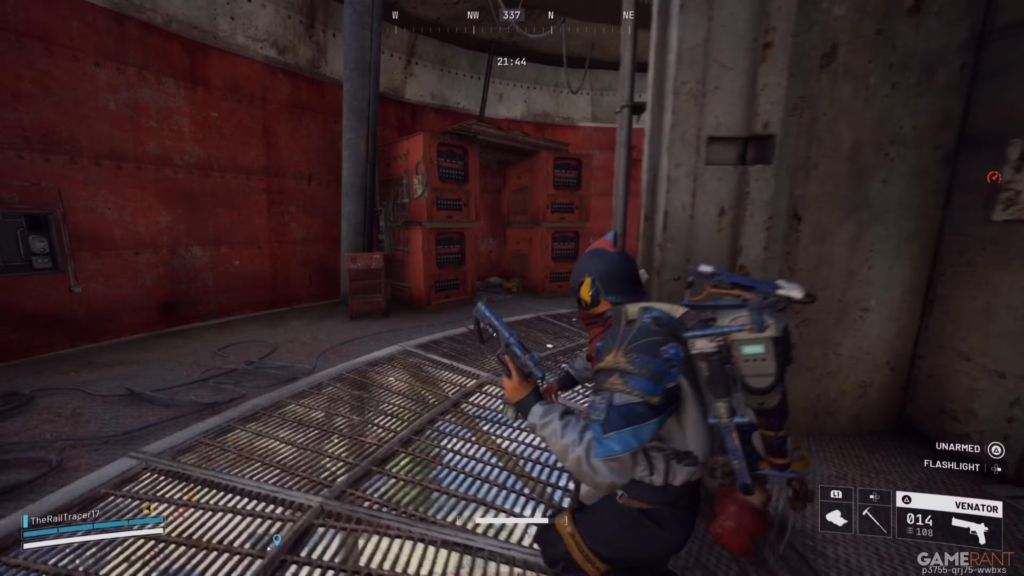Click the blue location pin marker

coord(276,541)
